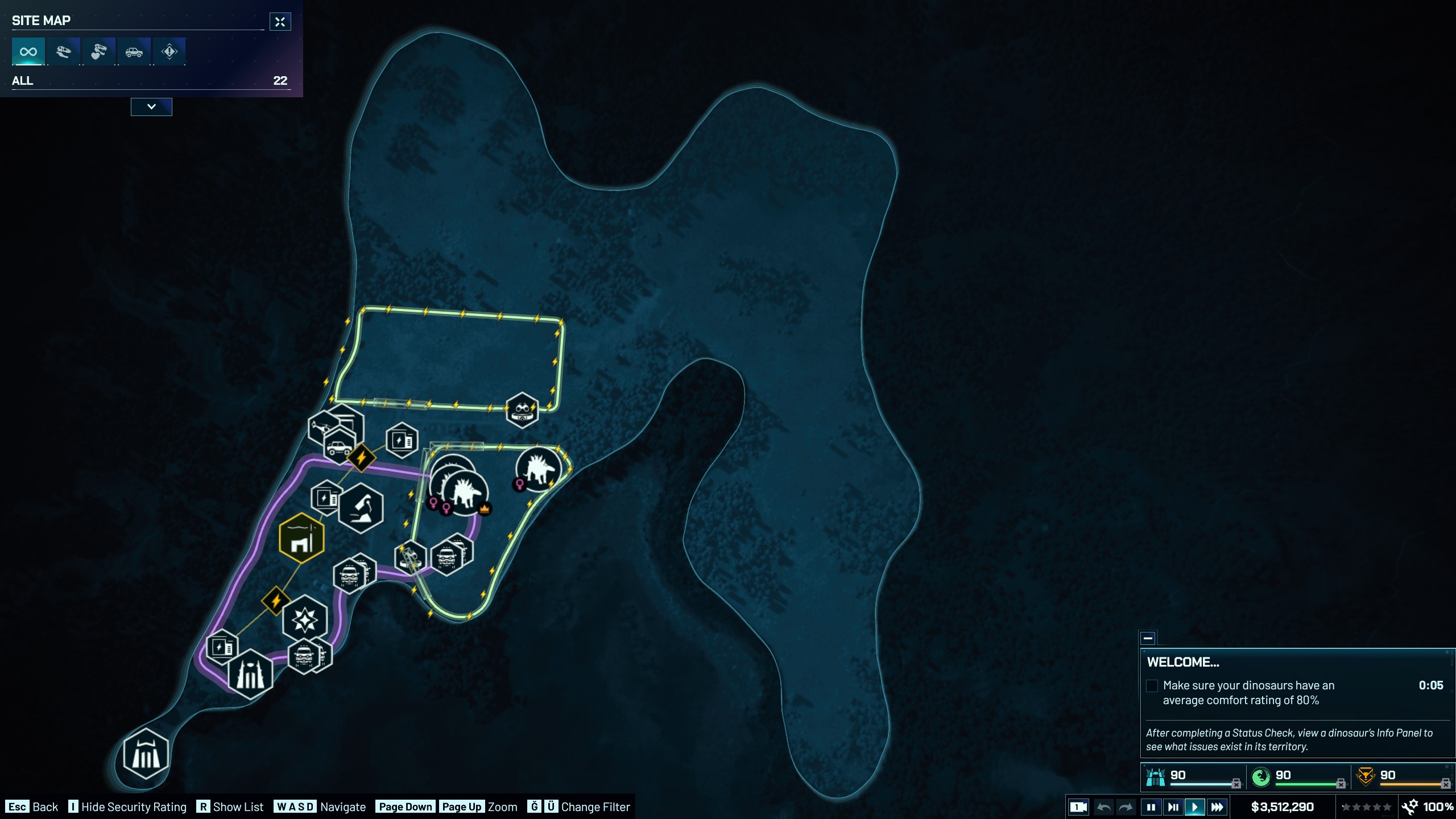Viewport: 1456px width, 819px height.
Task: Select the yellow highlighted building hexagon marker
Action: pyautogui.click(x=301, y=538)
